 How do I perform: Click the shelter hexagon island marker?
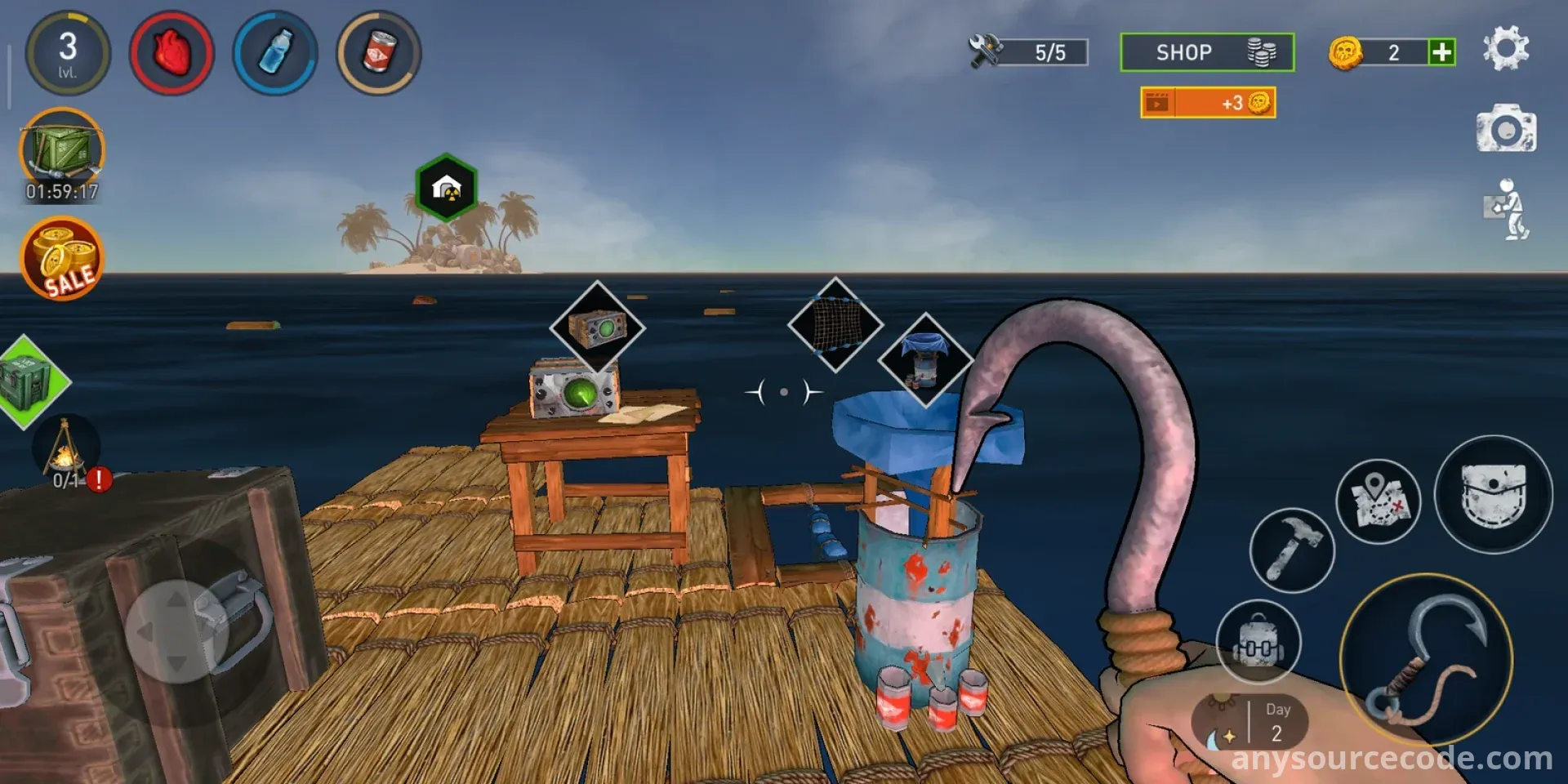(x=446, y=188)
